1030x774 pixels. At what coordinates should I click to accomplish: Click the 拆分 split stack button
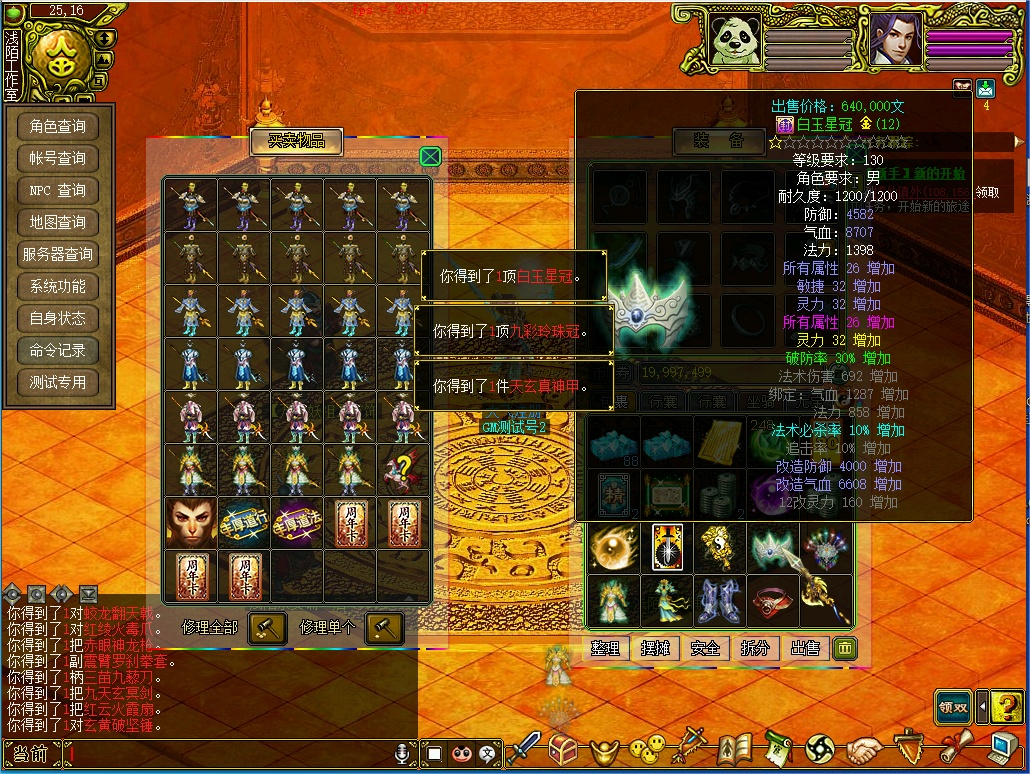click(755, 648)
